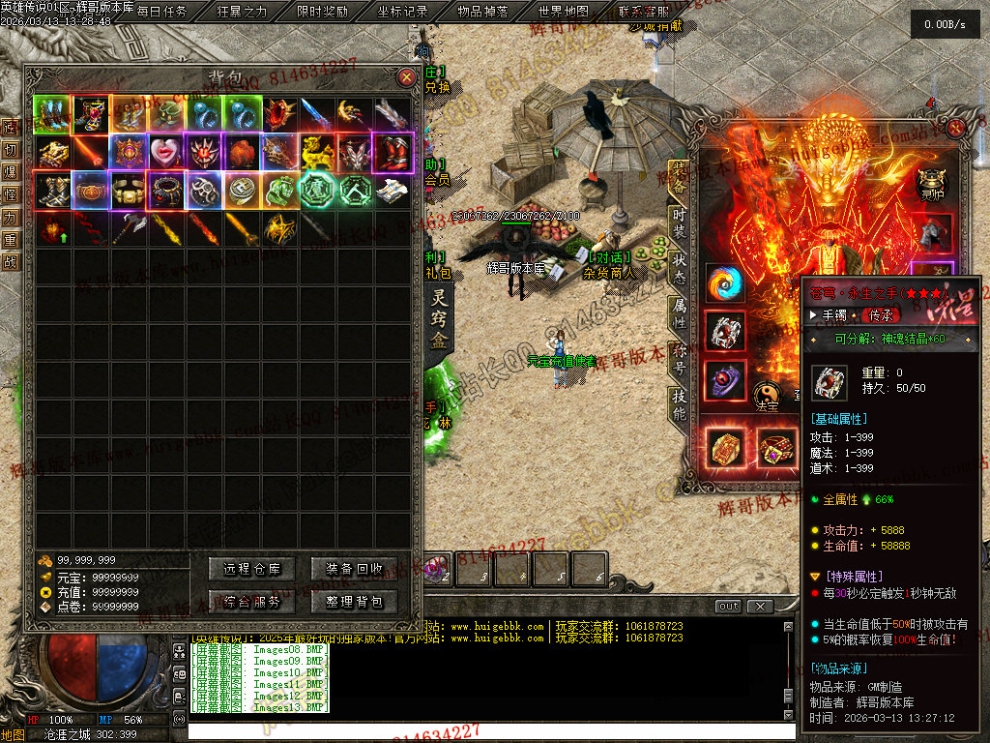
Task: Close the 背包 inventory window
Action: click(x=406, y=77)
